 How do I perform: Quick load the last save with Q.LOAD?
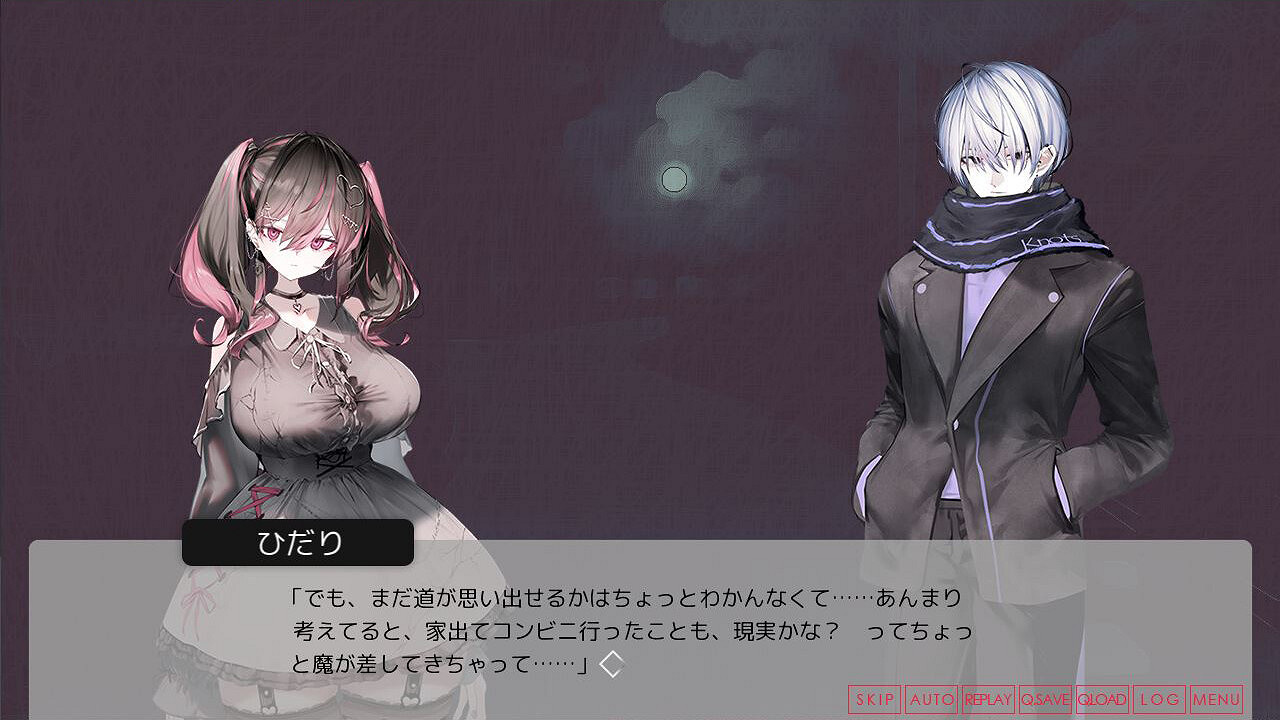pyautogui.click(x=1102, y=697)
